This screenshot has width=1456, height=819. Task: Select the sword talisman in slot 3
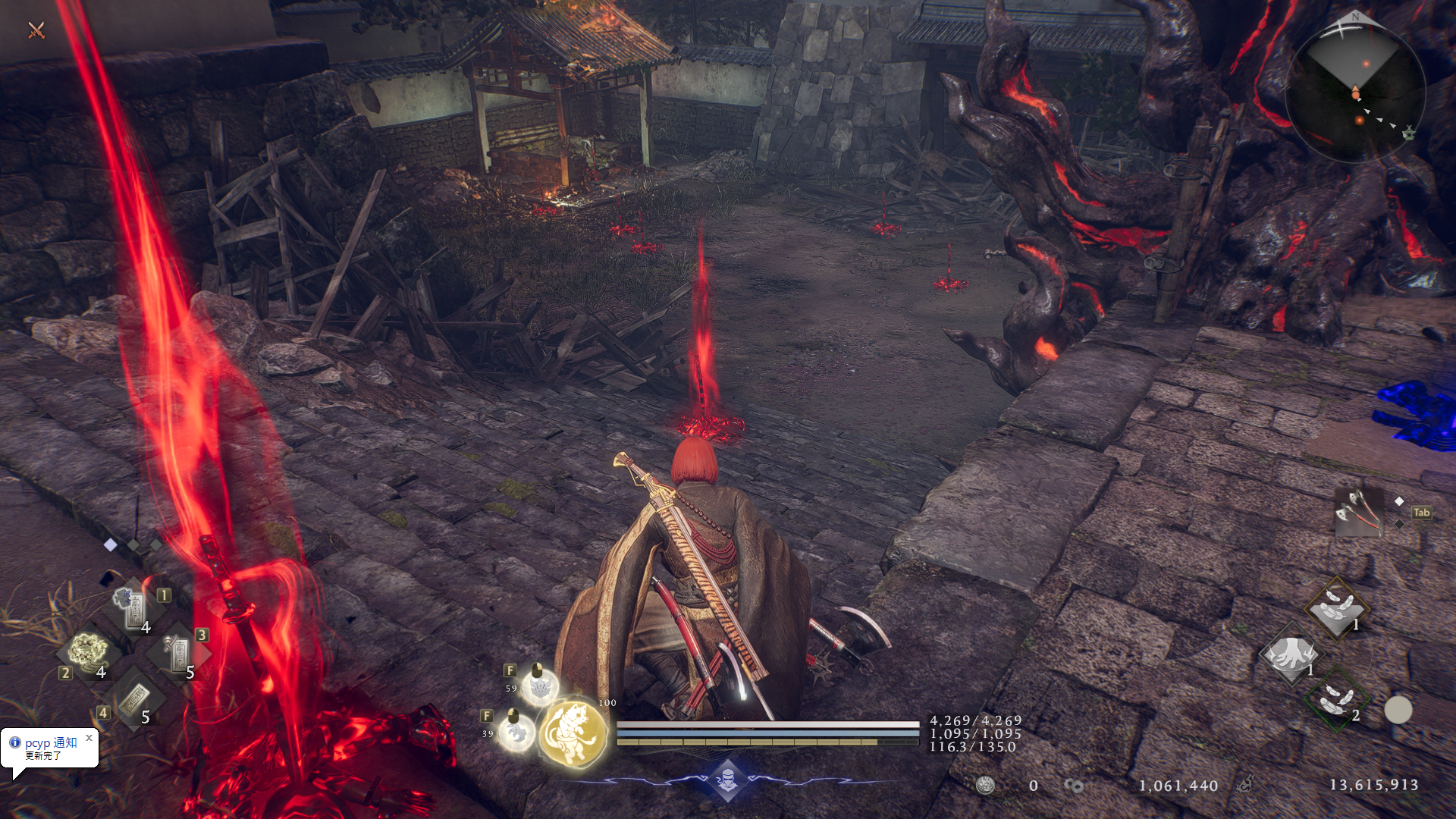[179, 652]
